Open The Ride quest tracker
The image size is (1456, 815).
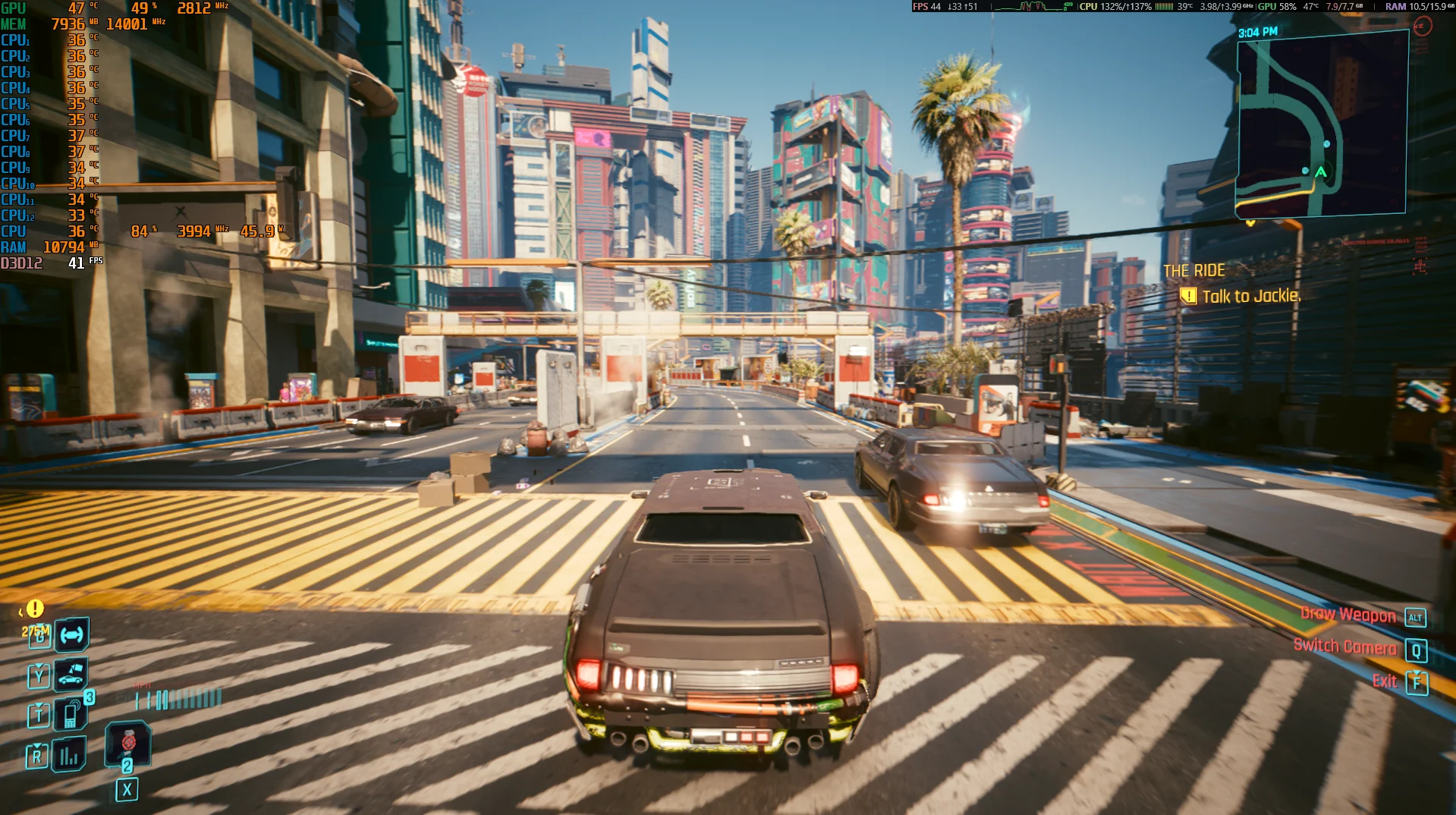coord(1193,271)
